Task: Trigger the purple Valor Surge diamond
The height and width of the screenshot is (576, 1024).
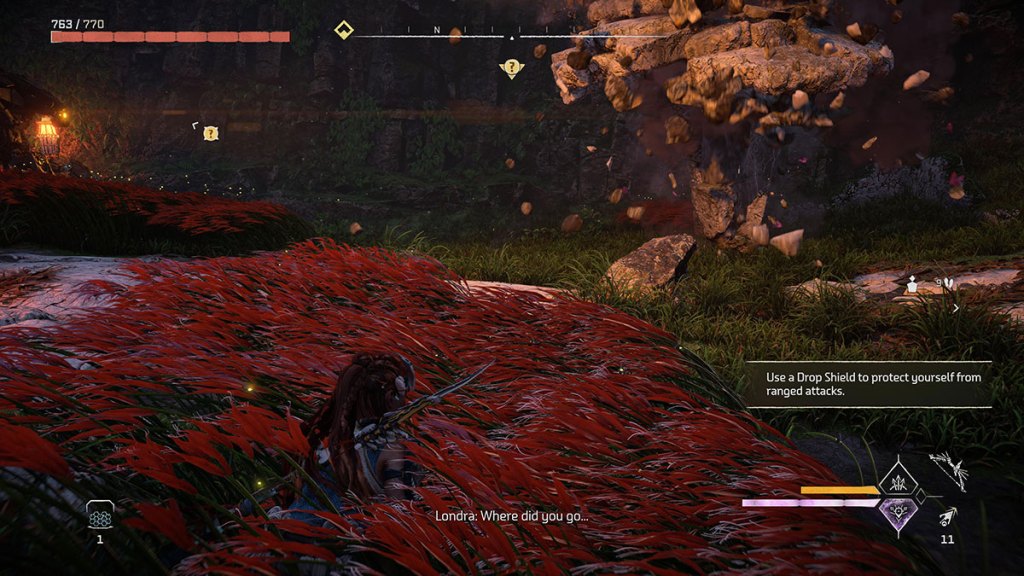Action: 897,514
